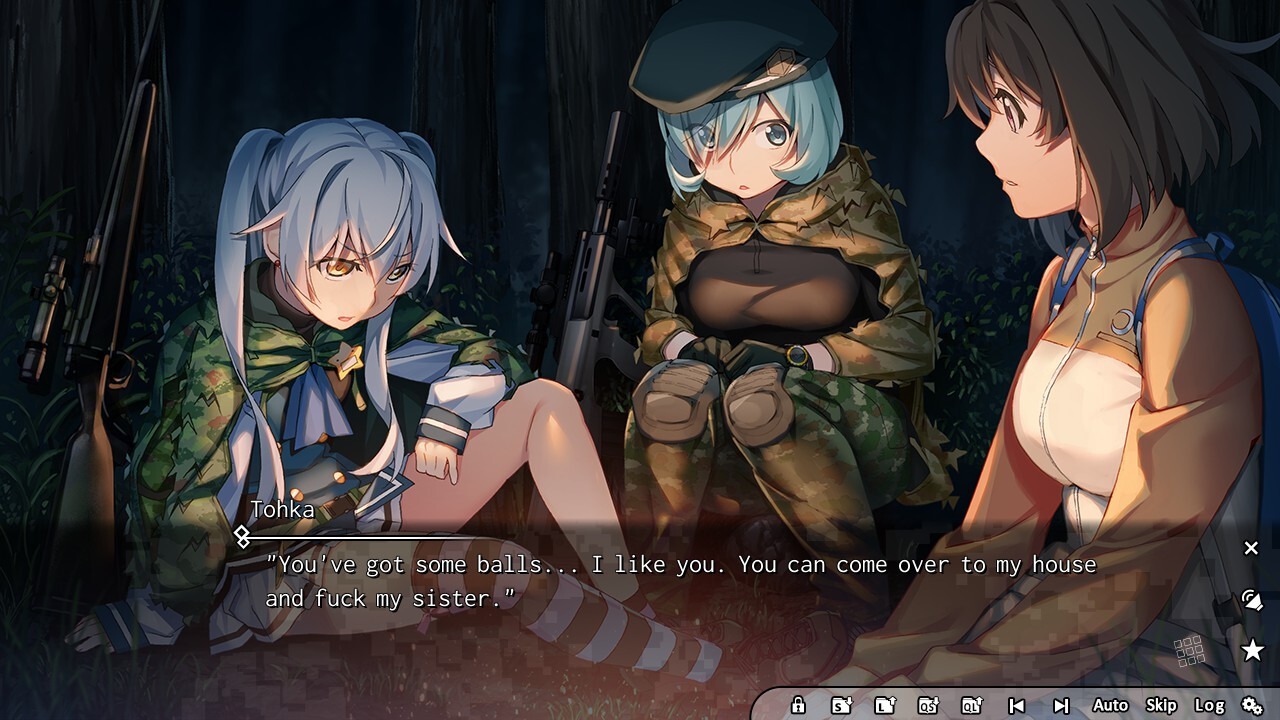The height and width of the screenshot is (720, 1280).
Task: Jump back to the previous scene
Action: 1016,705
